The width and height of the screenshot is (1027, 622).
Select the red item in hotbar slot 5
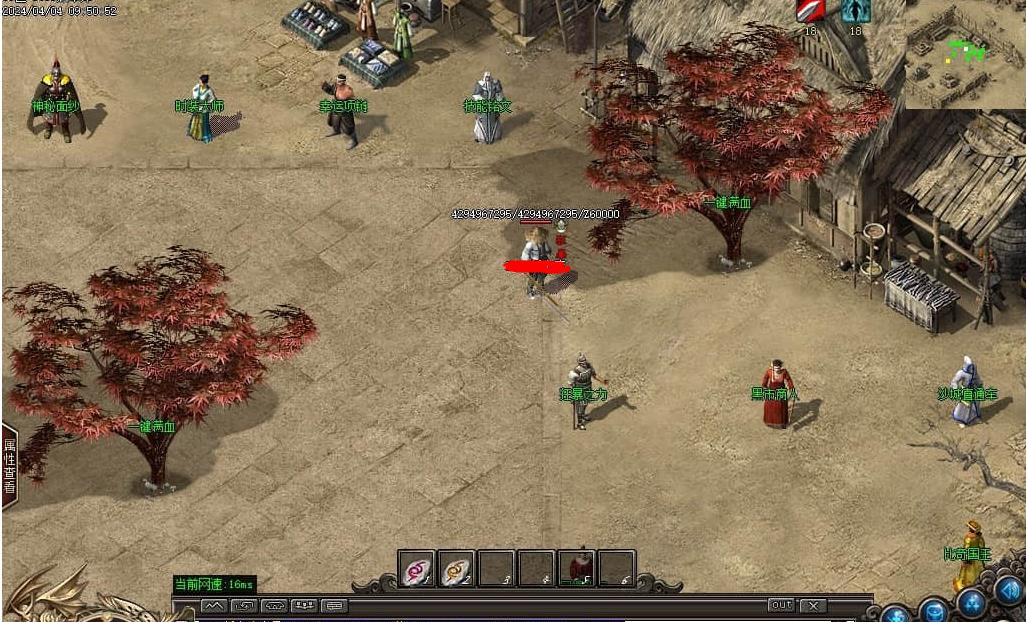pos(577,569)
